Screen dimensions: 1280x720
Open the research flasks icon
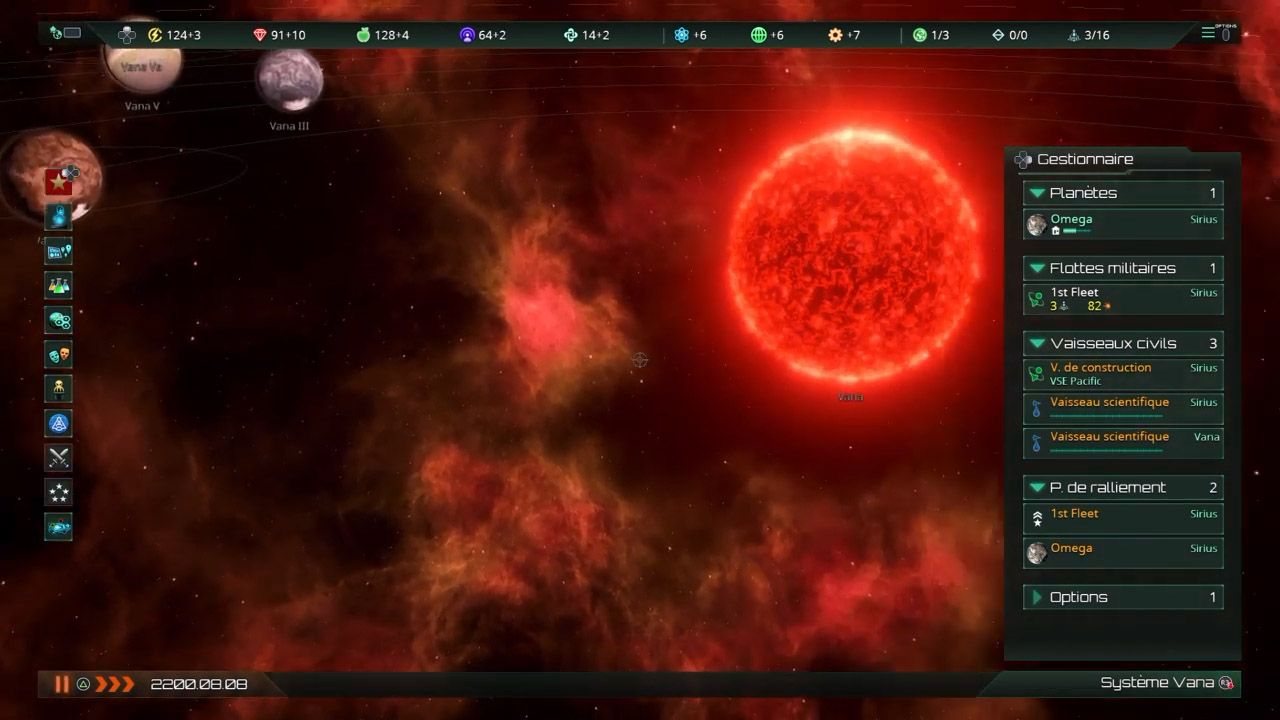coord(58,286)
